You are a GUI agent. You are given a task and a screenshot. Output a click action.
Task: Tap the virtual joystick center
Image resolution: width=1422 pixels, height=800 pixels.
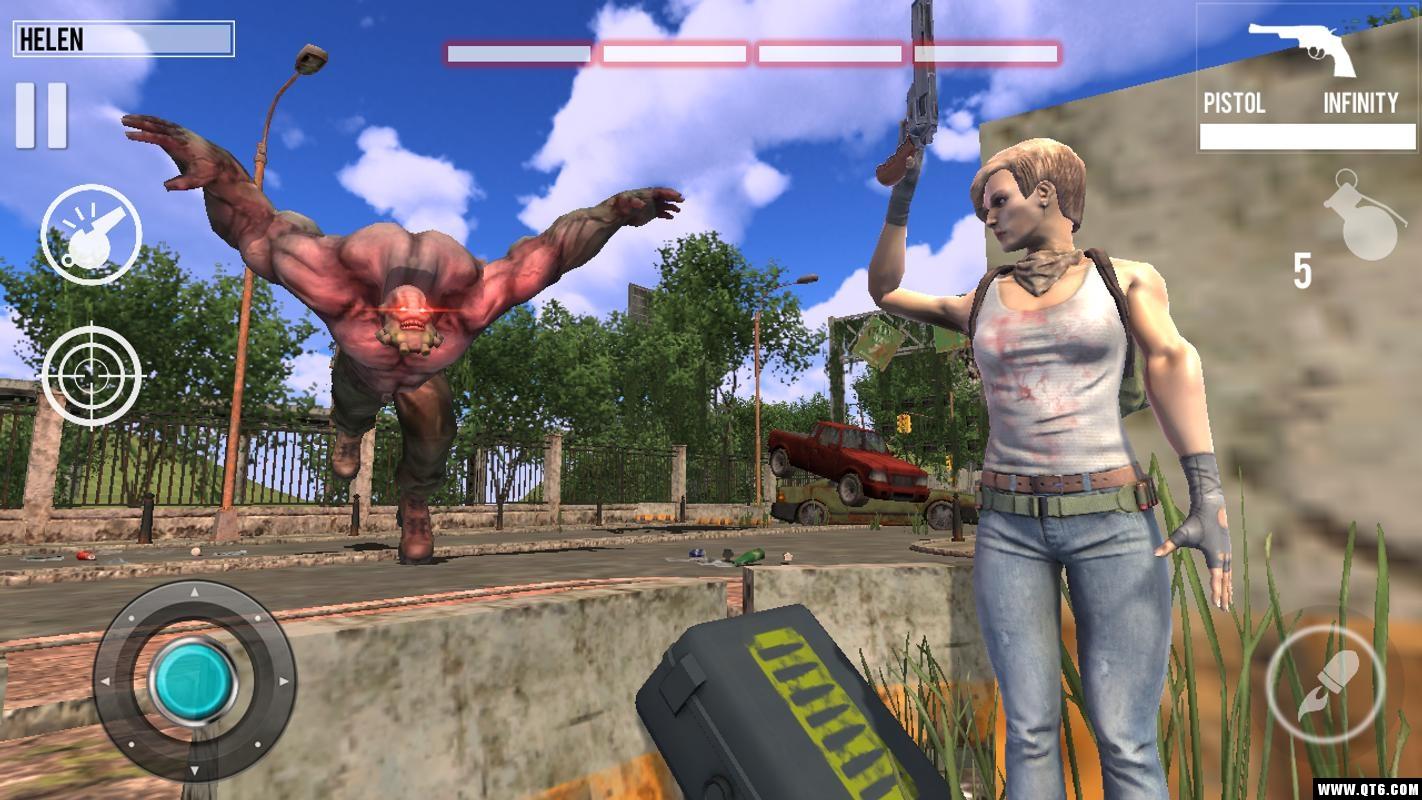tap(193, 682)
